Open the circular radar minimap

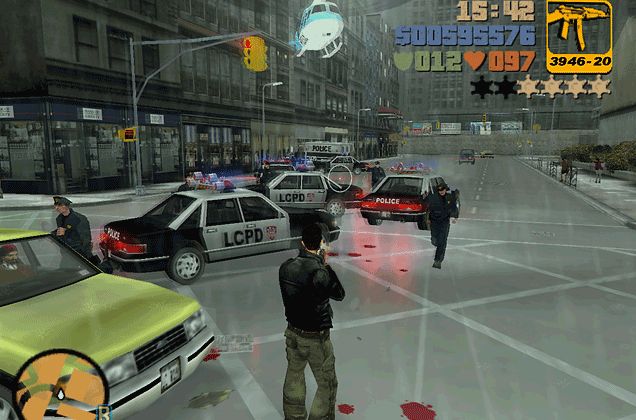60,389
